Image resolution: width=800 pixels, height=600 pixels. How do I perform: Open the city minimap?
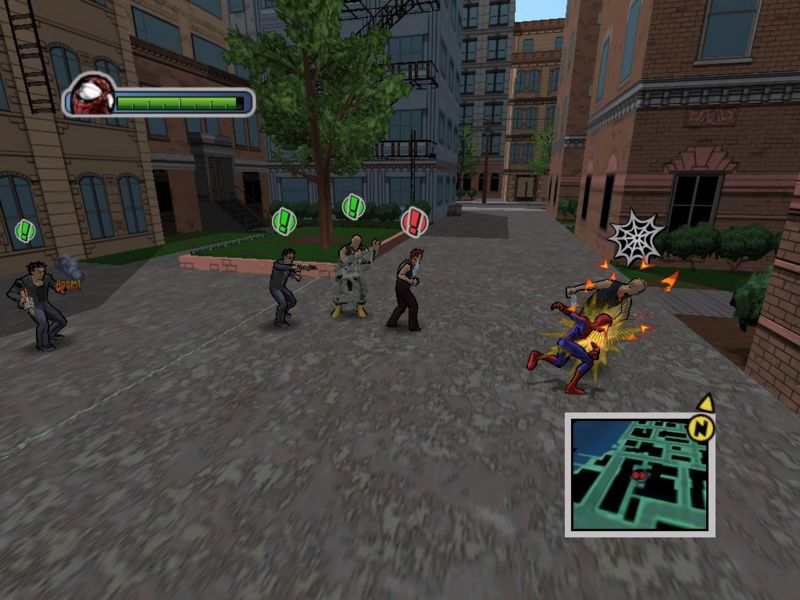click(639, 474)
